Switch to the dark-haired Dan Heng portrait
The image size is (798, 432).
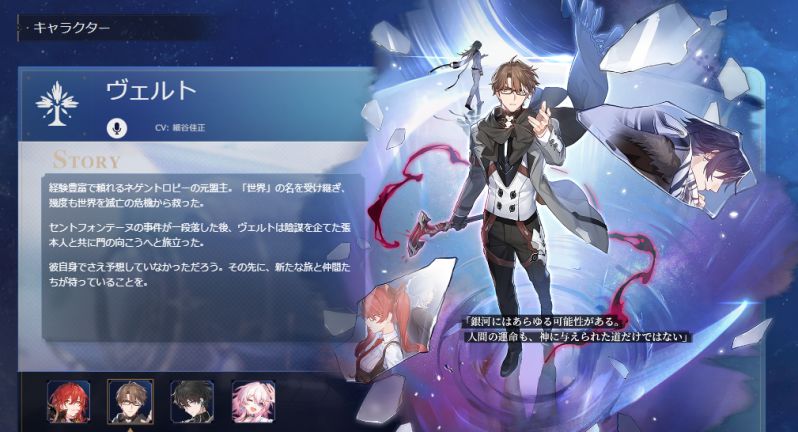190,399
